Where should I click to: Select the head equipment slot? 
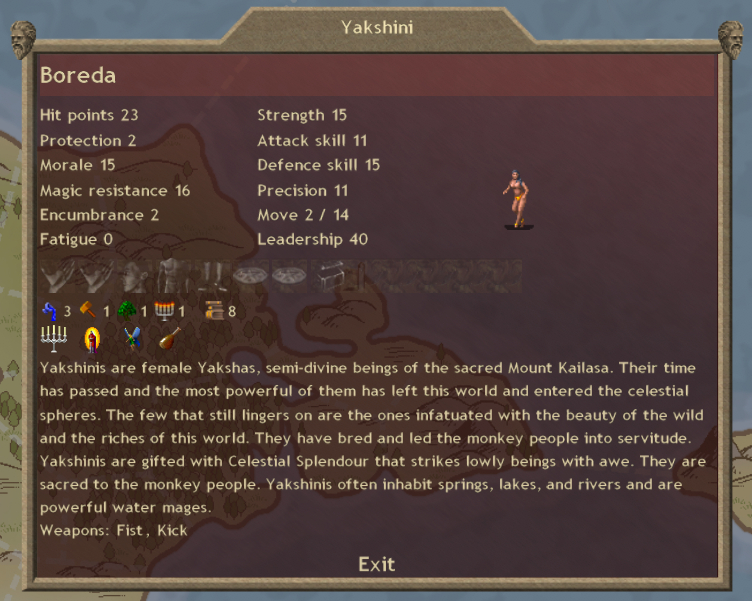coord(135,275)
